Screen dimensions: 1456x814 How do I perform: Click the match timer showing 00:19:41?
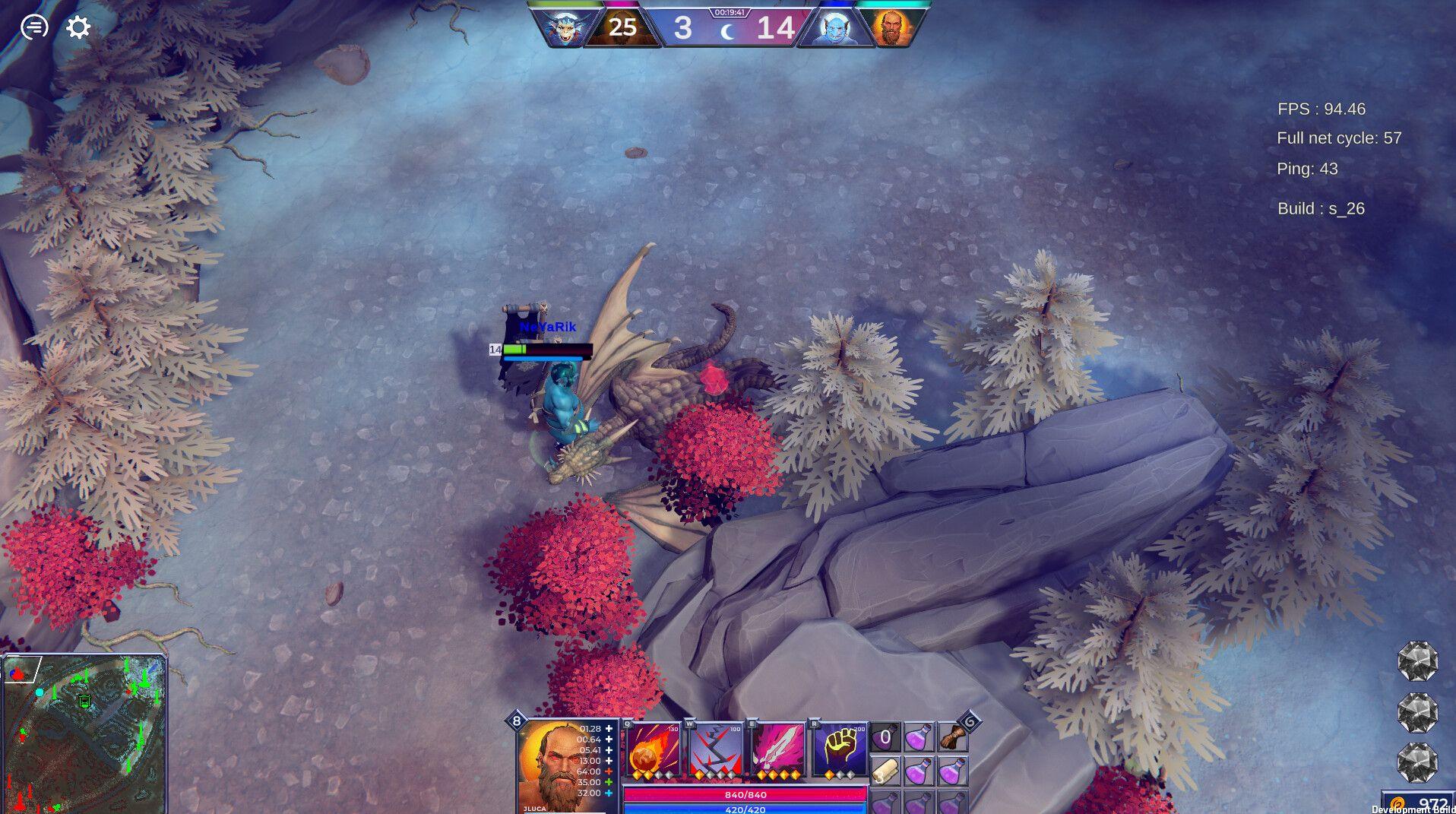(x=731, y=12)
